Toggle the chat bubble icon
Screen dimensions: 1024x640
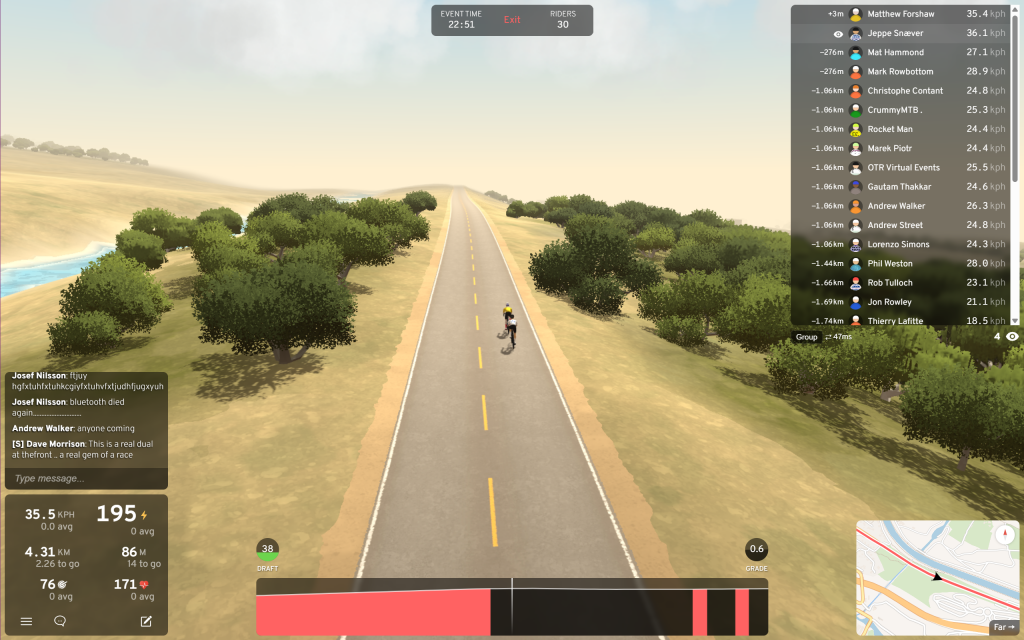click(60, 621)
